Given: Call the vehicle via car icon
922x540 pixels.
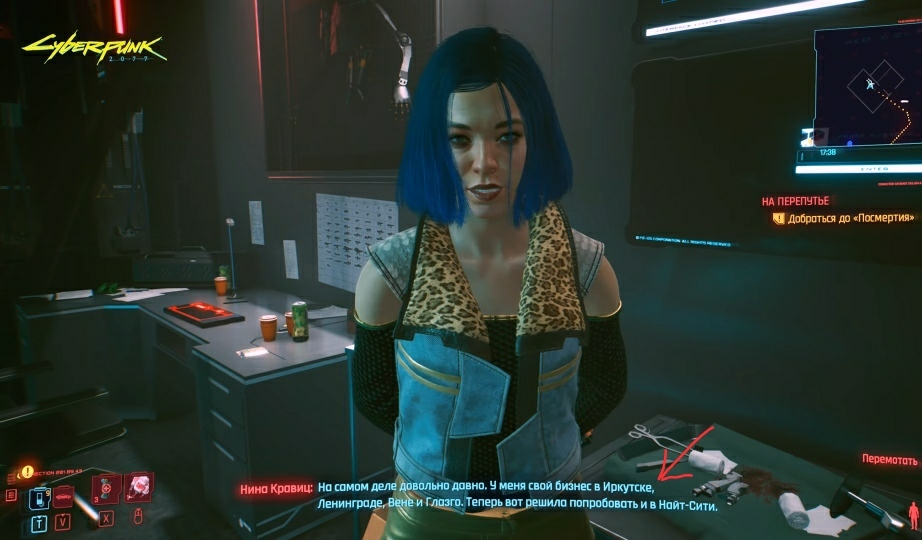Looking at the screenshot, I should click(63, 497).
